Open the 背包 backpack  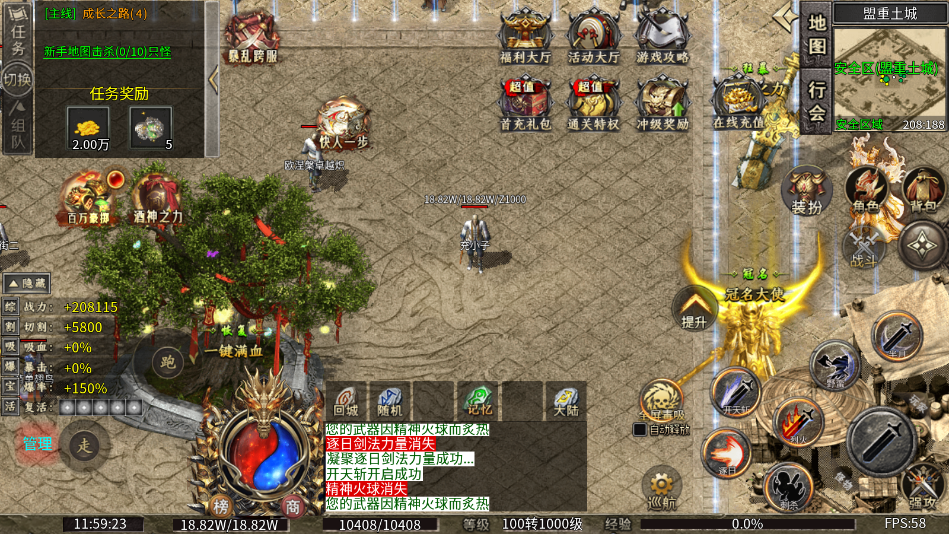pyautogui.click(x=924, y=190)
